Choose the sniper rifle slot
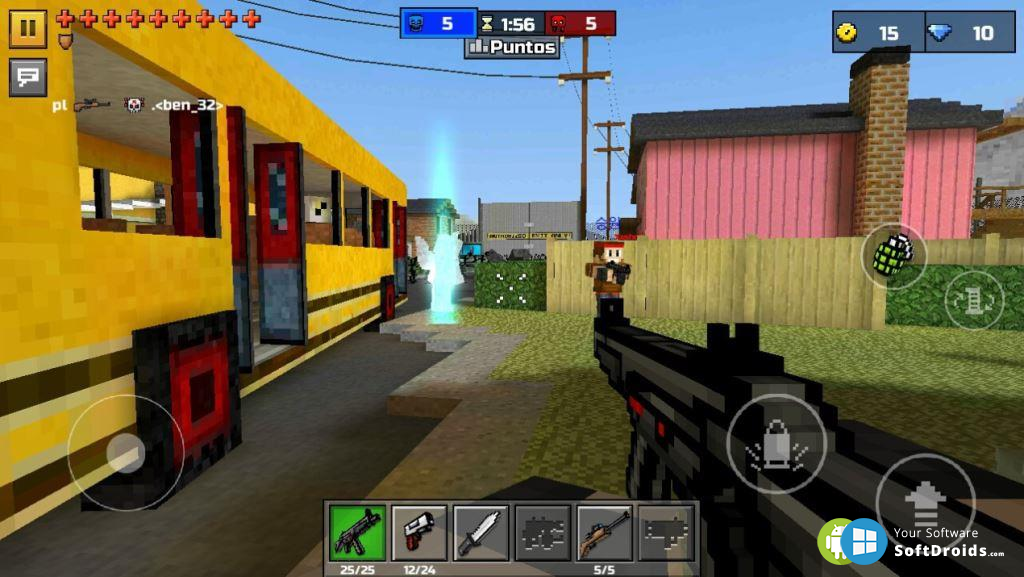 click(x=604, y=532)
